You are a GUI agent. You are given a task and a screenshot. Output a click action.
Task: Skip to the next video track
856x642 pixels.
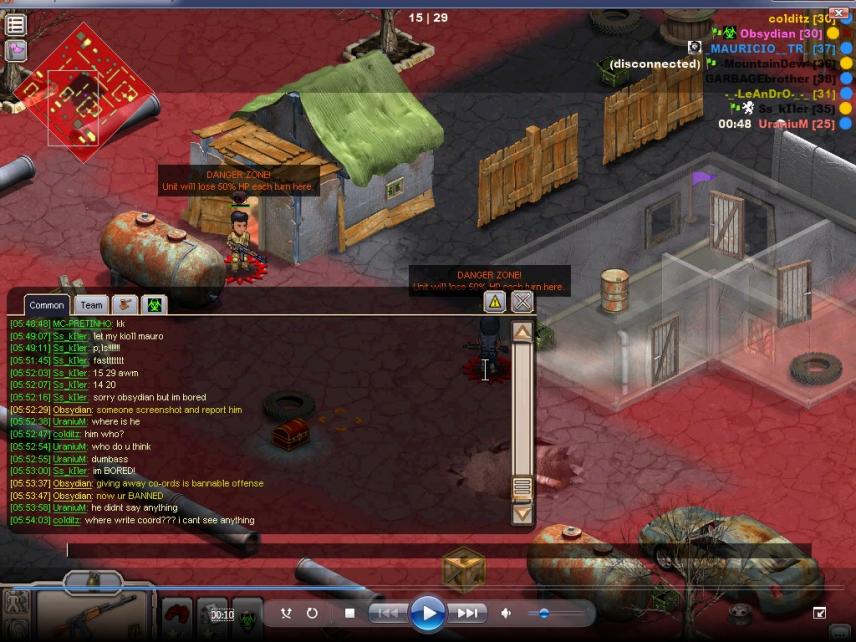pos(467,613)
